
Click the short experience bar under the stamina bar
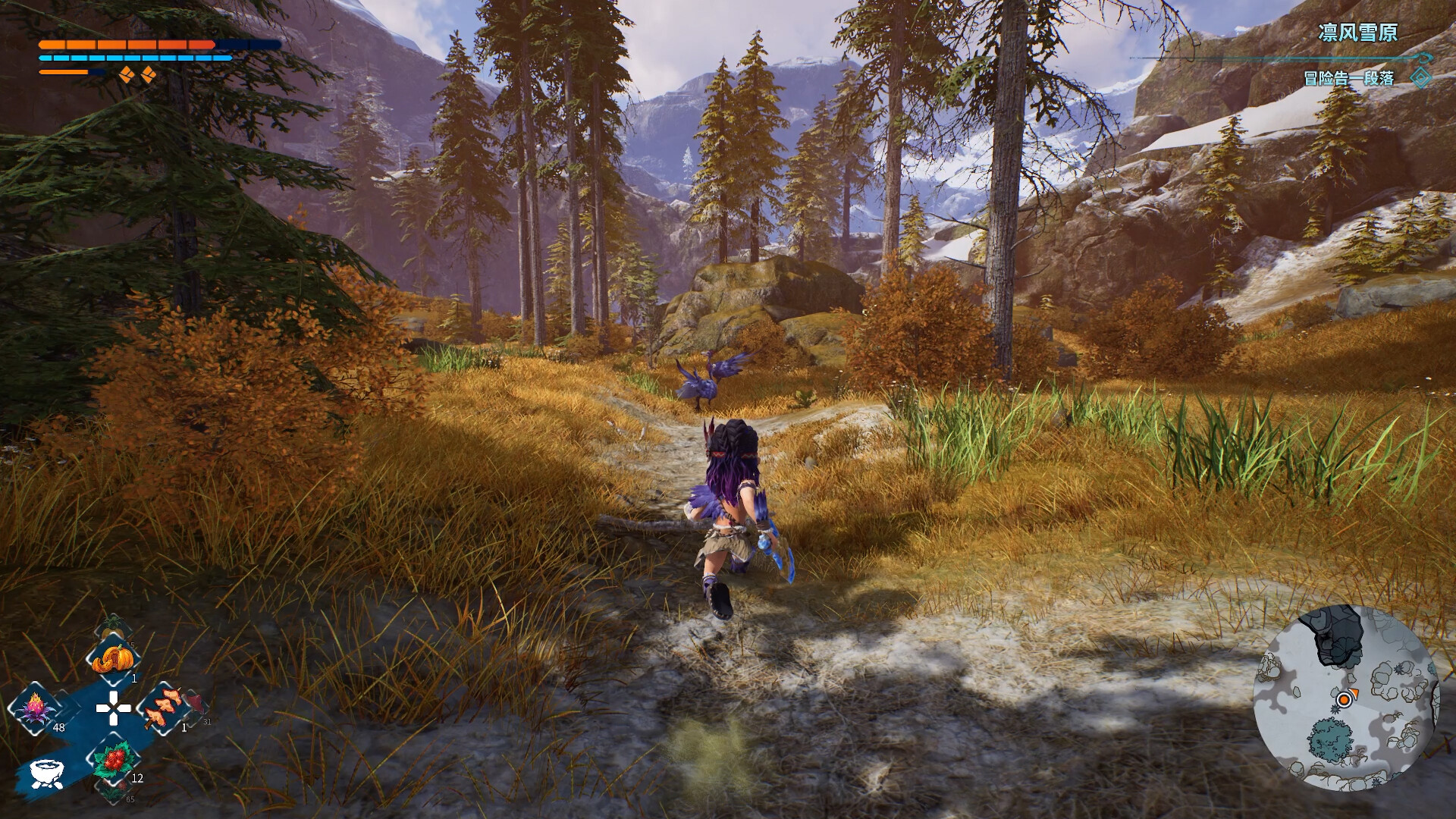(x=64, y=72)
